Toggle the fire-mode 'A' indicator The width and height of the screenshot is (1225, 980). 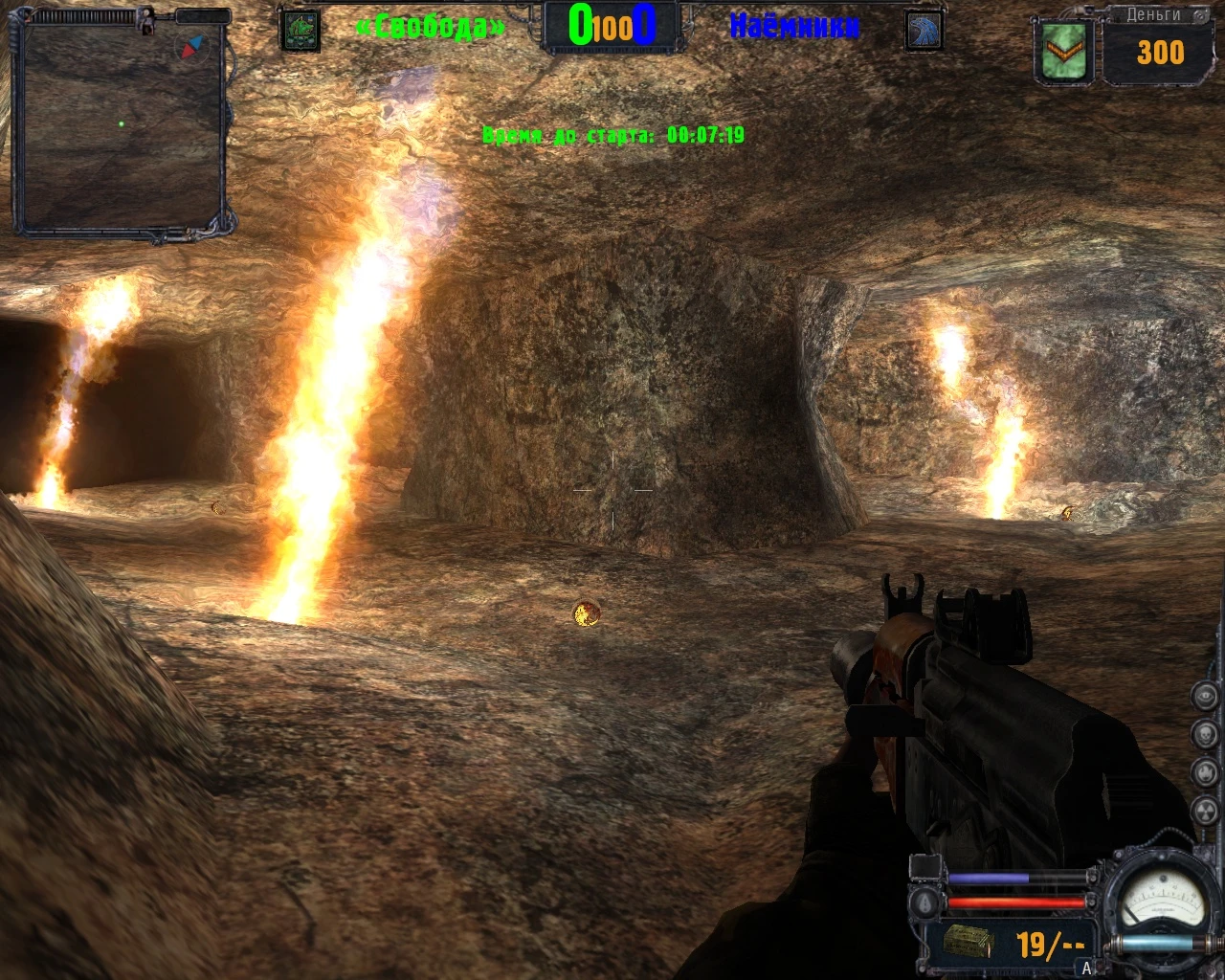[x=1086, y=968]
